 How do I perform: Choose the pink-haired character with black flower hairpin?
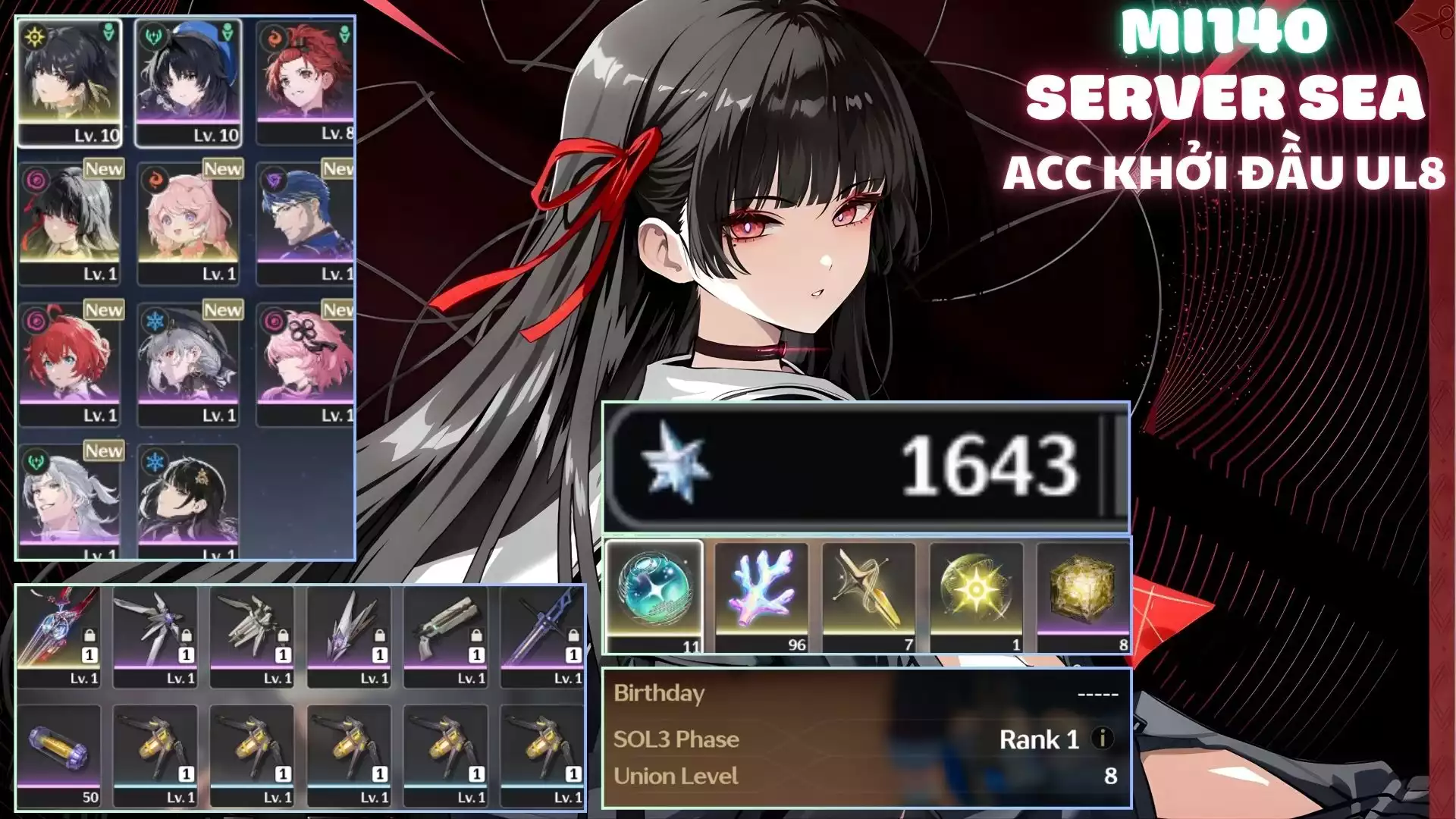point(305,364)
